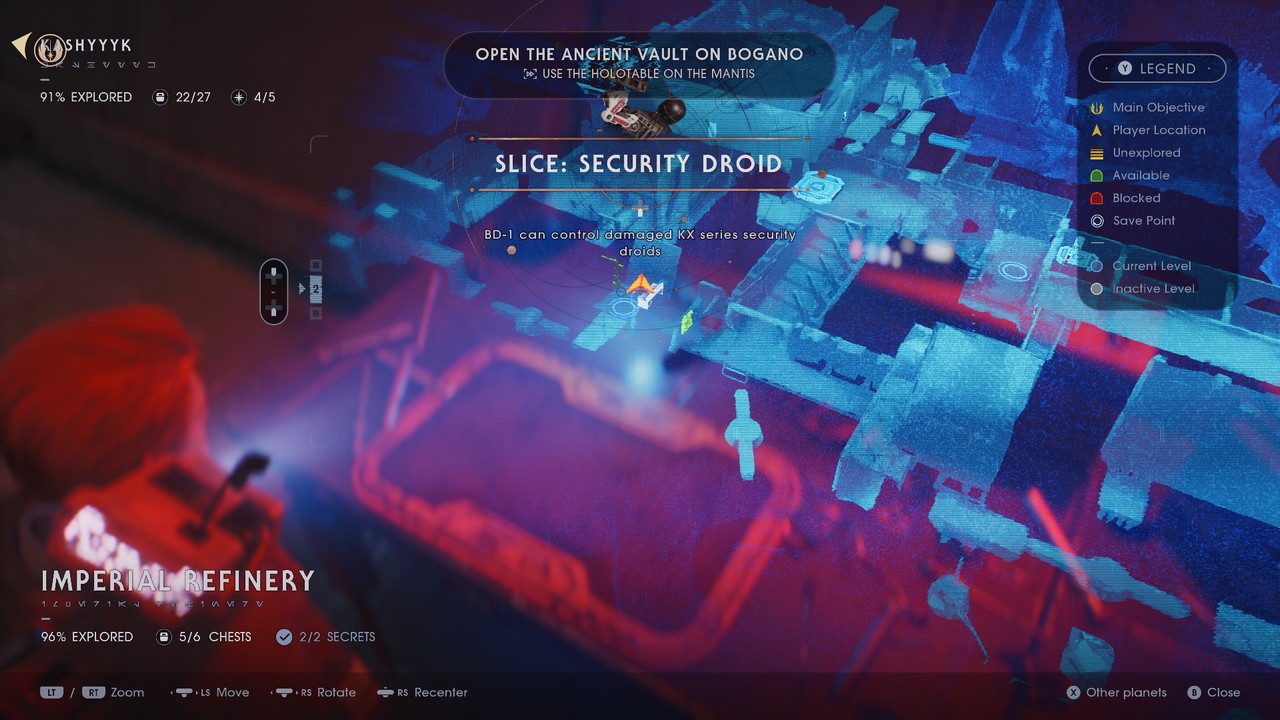Select the Slice: Security Droid map tooltip
Screen dimensions: 1280x720
click(639, 163)
